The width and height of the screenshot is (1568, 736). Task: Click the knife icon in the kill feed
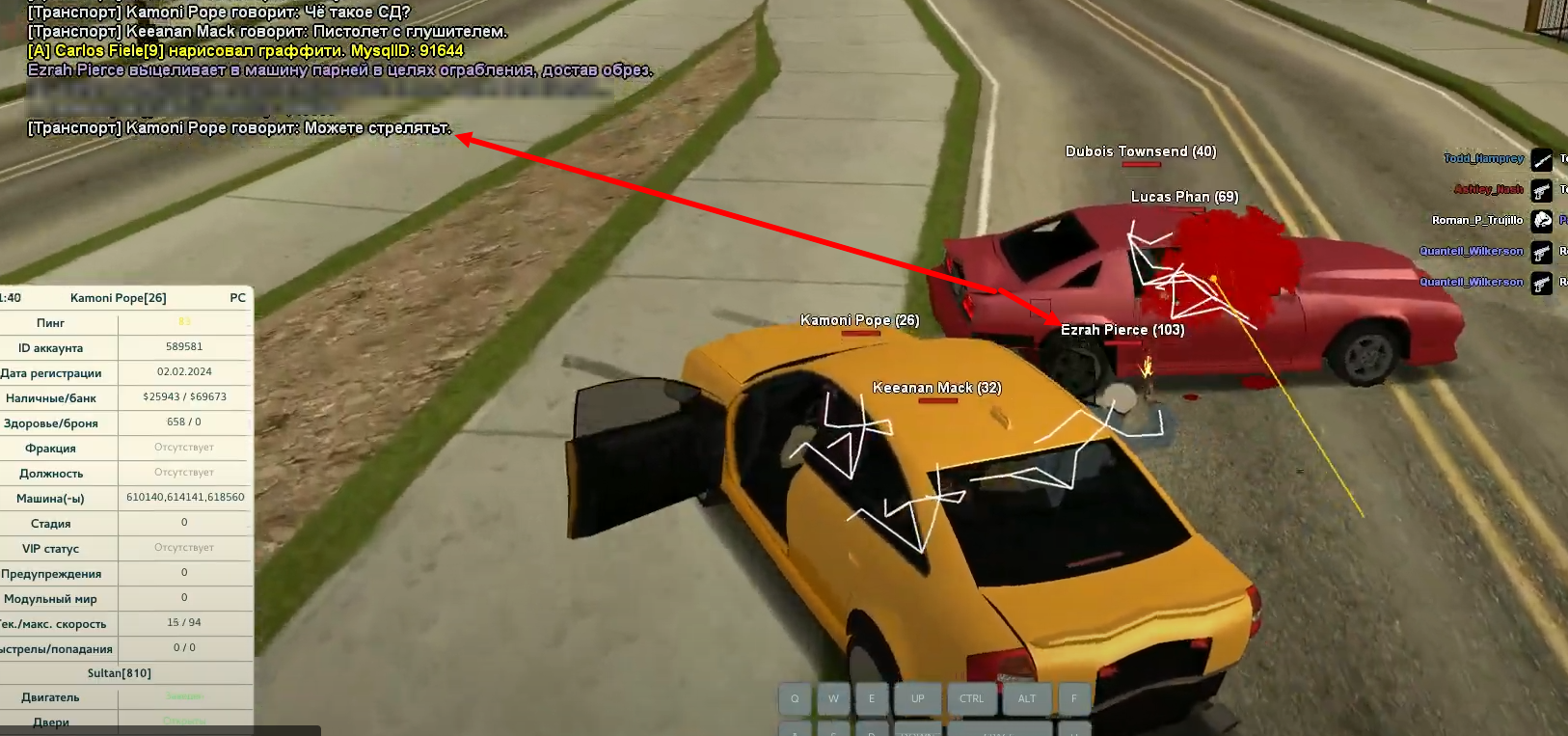(1542, 160)
